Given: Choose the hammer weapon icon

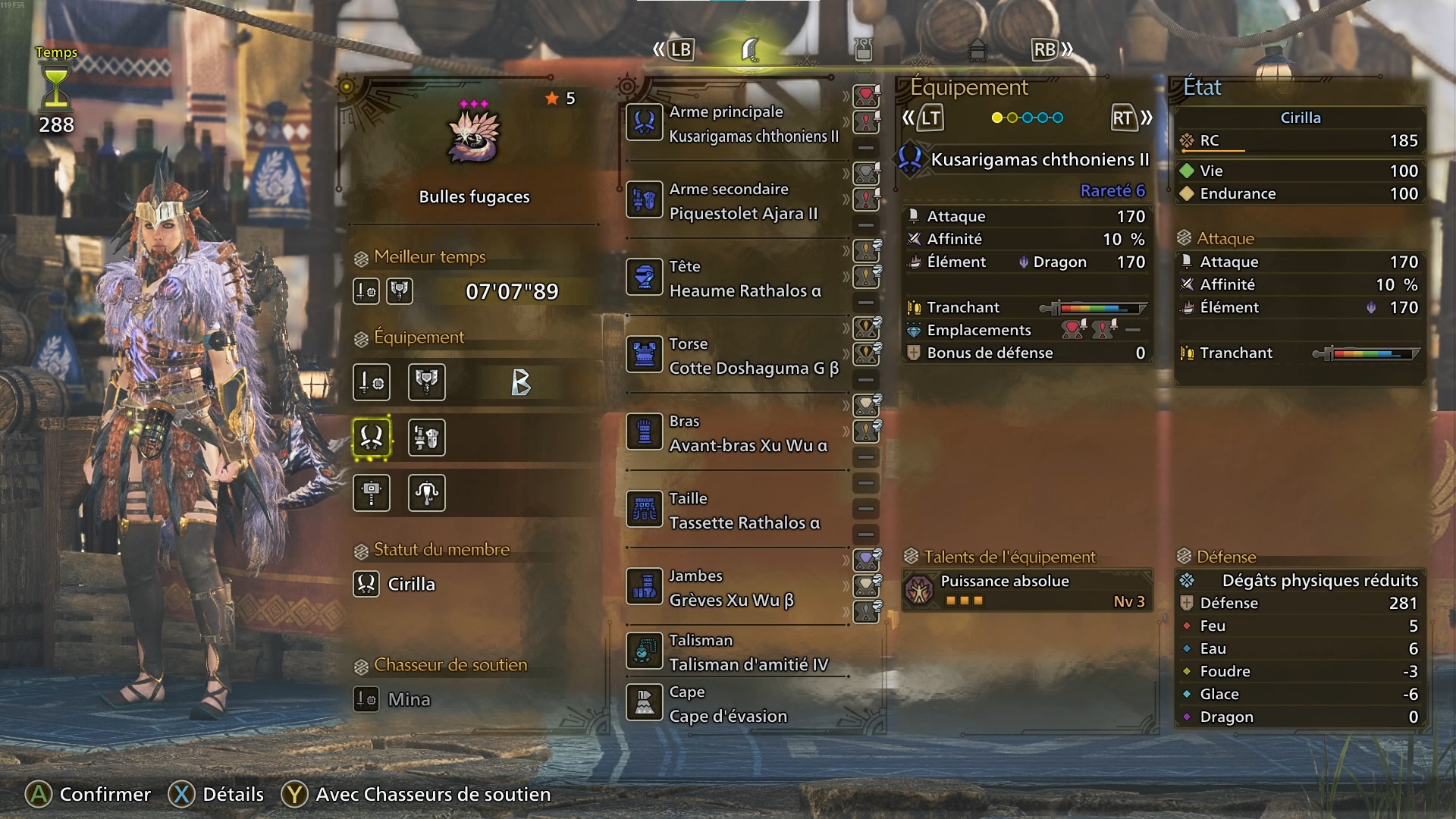Looking at the screenshot, I should (372, 493).
